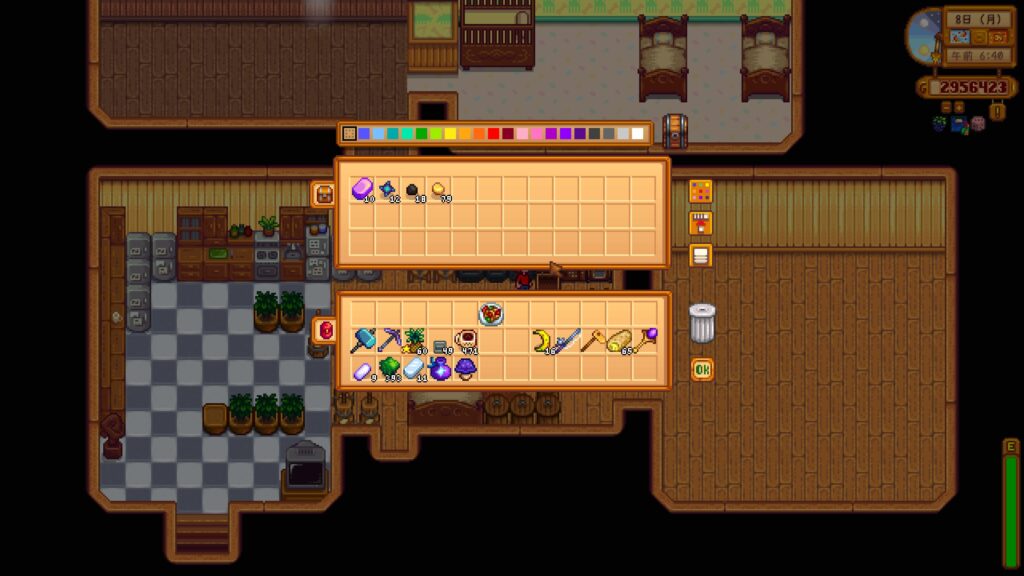1024x576 pixels.
Task: Pick the bright green color swatch
Action: click(x=421, y=133)
